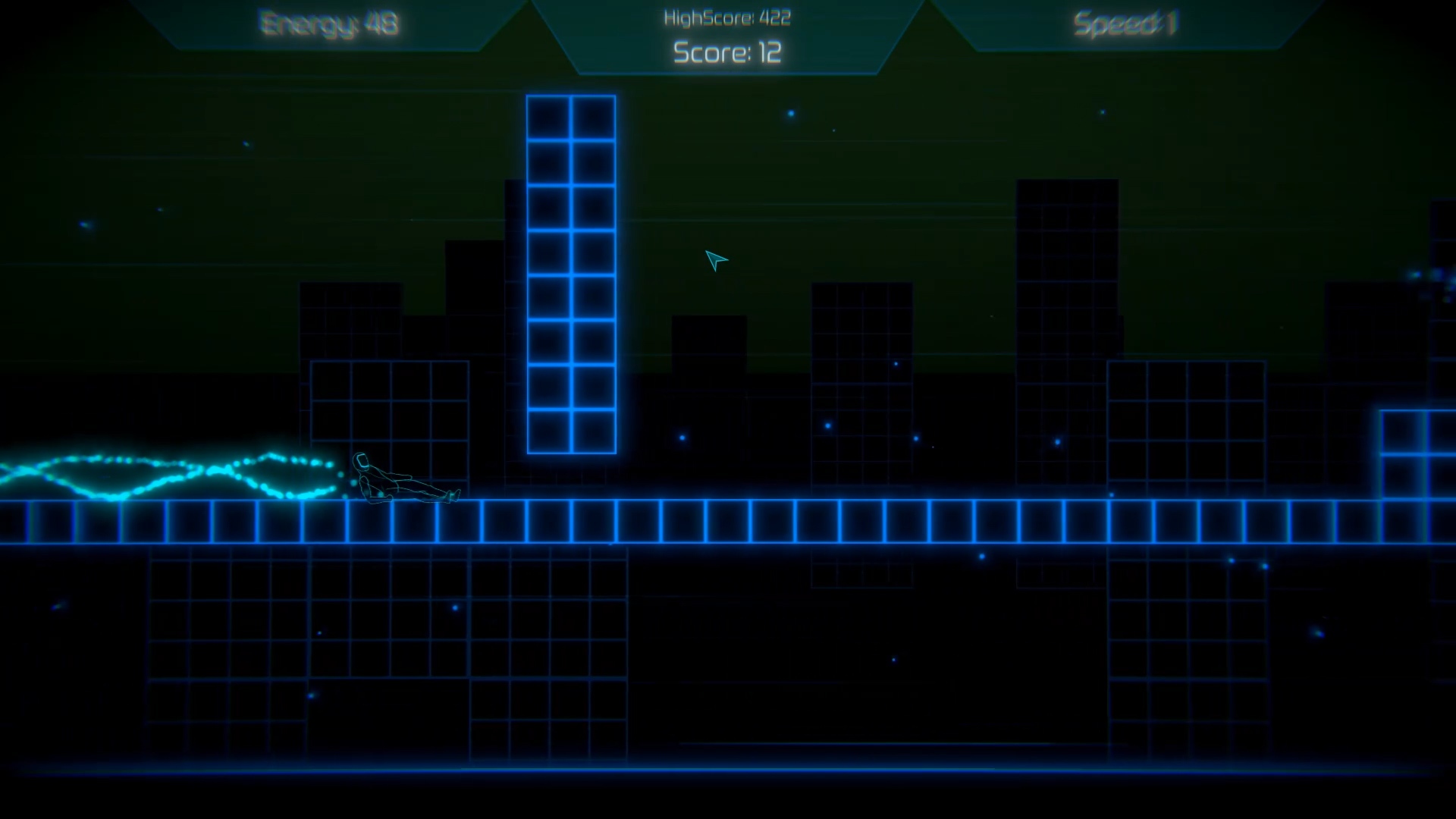Select the tall blue block obstacle

571,273
